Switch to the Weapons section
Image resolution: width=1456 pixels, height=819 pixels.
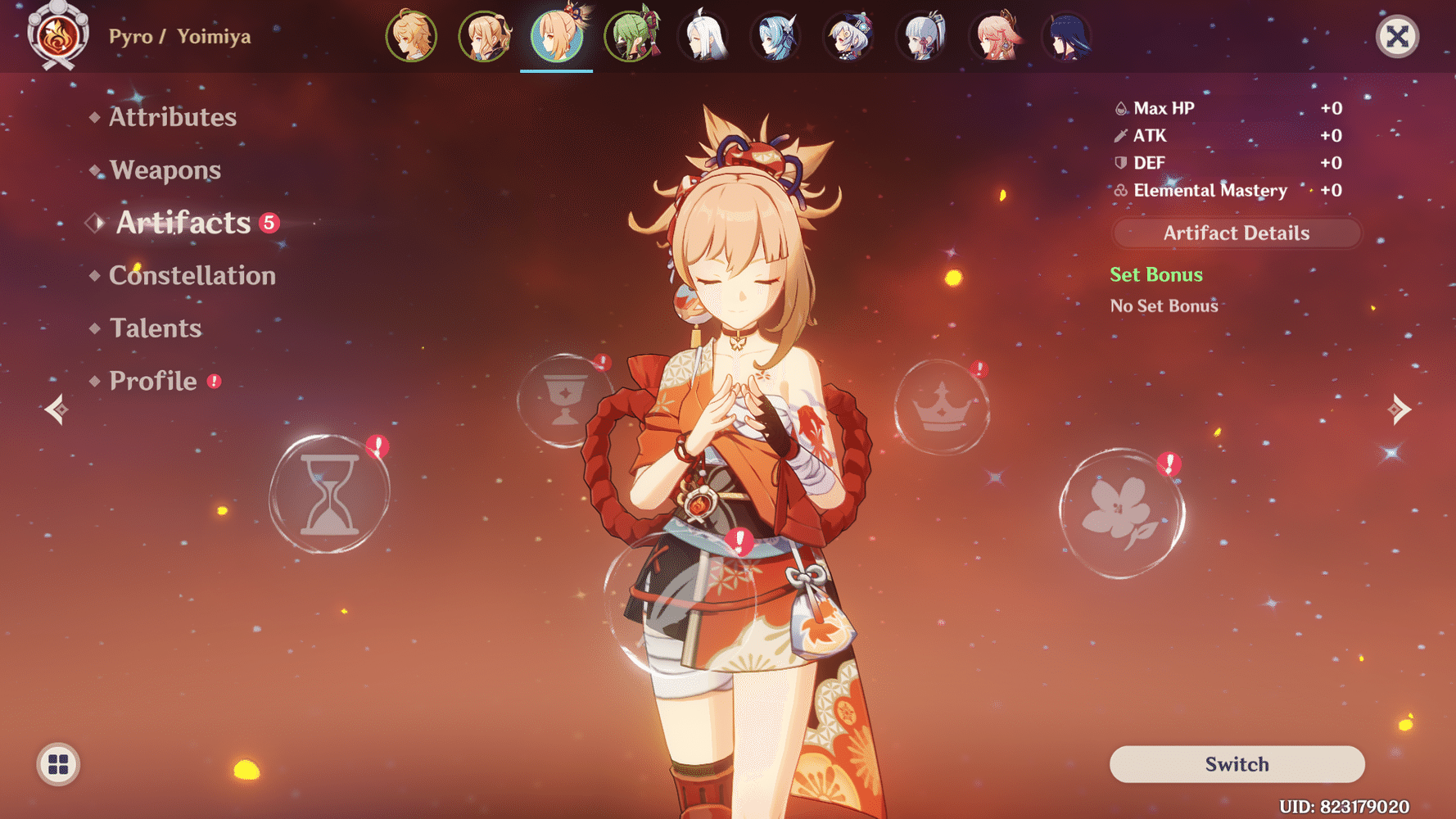click(x=165, y=170)
